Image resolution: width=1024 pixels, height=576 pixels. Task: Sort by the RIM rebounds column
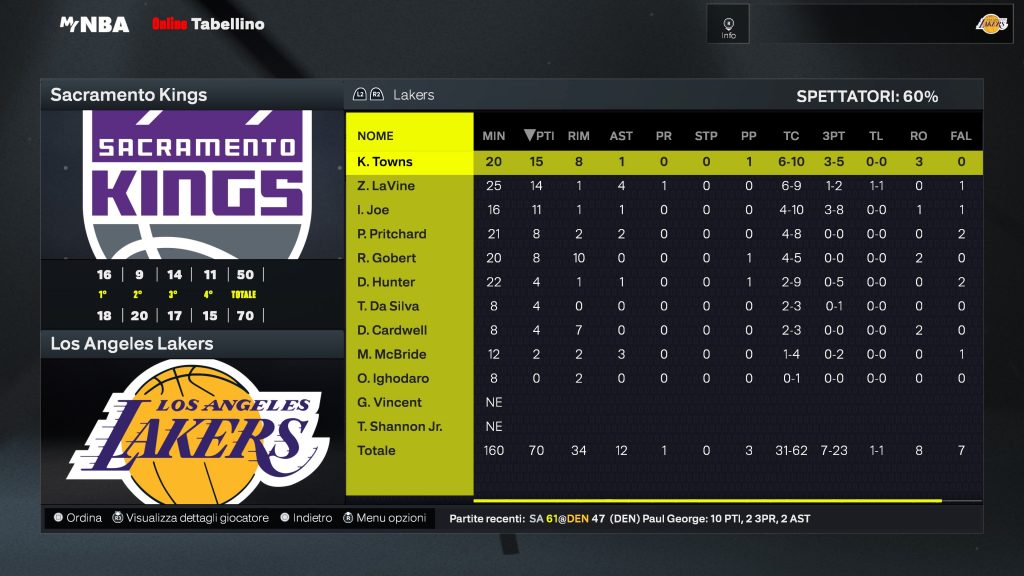pos(578,136)
